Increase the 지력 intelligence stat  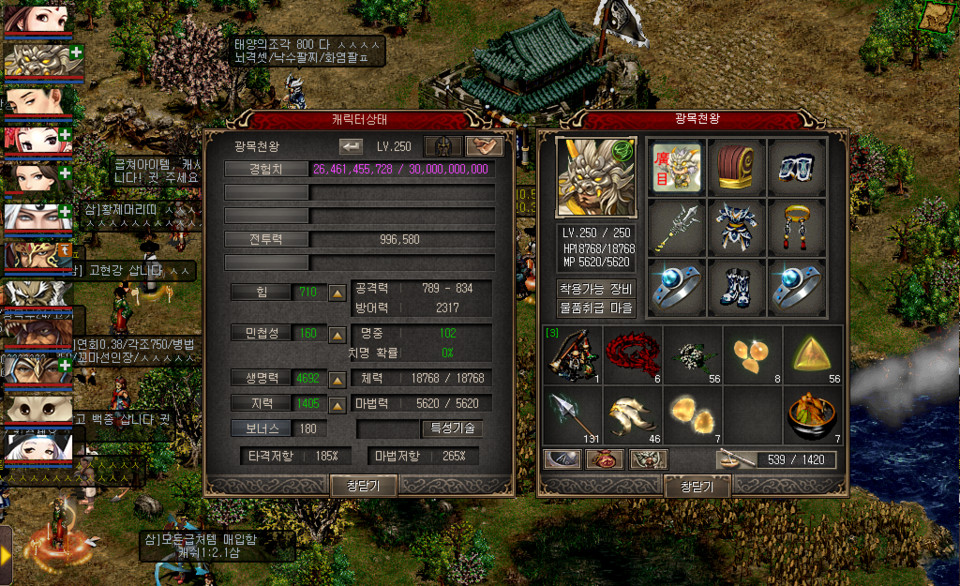tap(338, 403)
